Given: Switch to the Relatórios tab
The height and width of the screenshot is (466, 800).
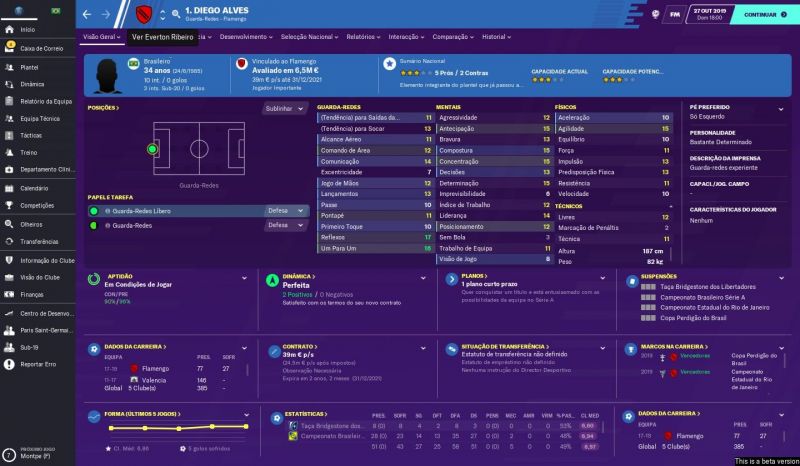Looking at the screenshot, I should [x=363, y=36].
